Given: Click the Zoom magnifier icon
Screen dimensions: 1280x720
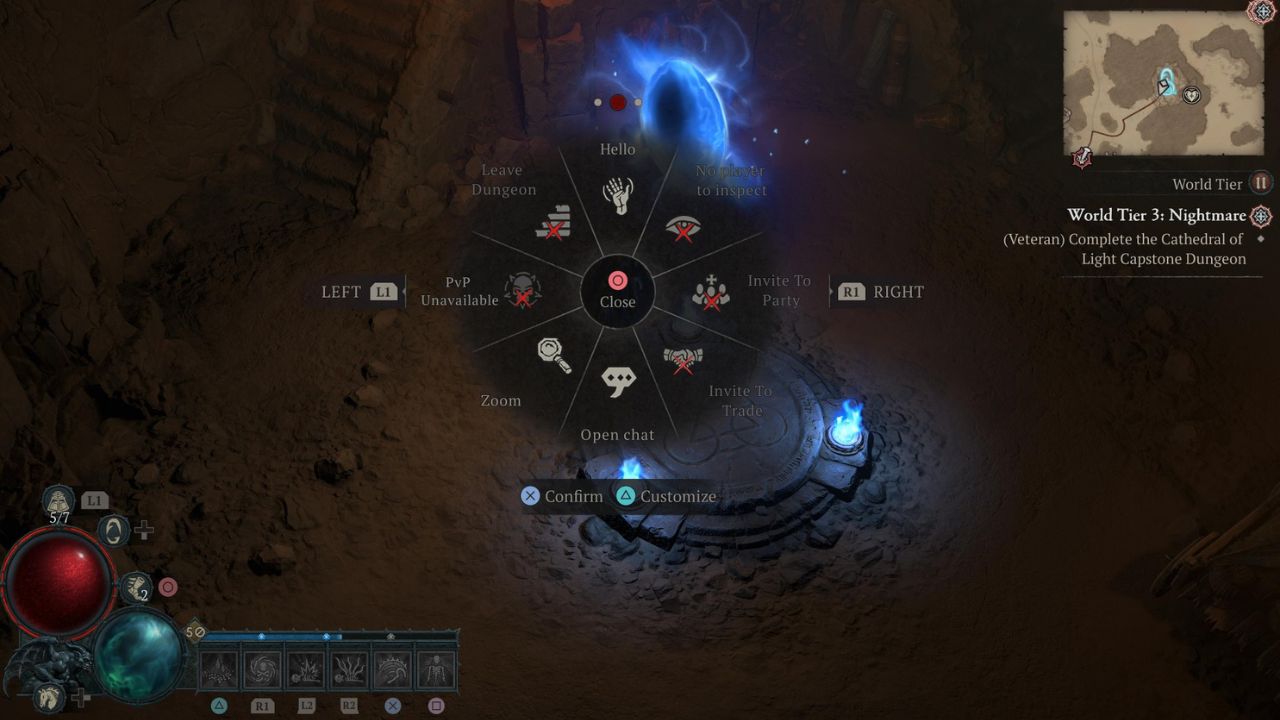Looking at the screenshot, I should (x=551, y=357).
